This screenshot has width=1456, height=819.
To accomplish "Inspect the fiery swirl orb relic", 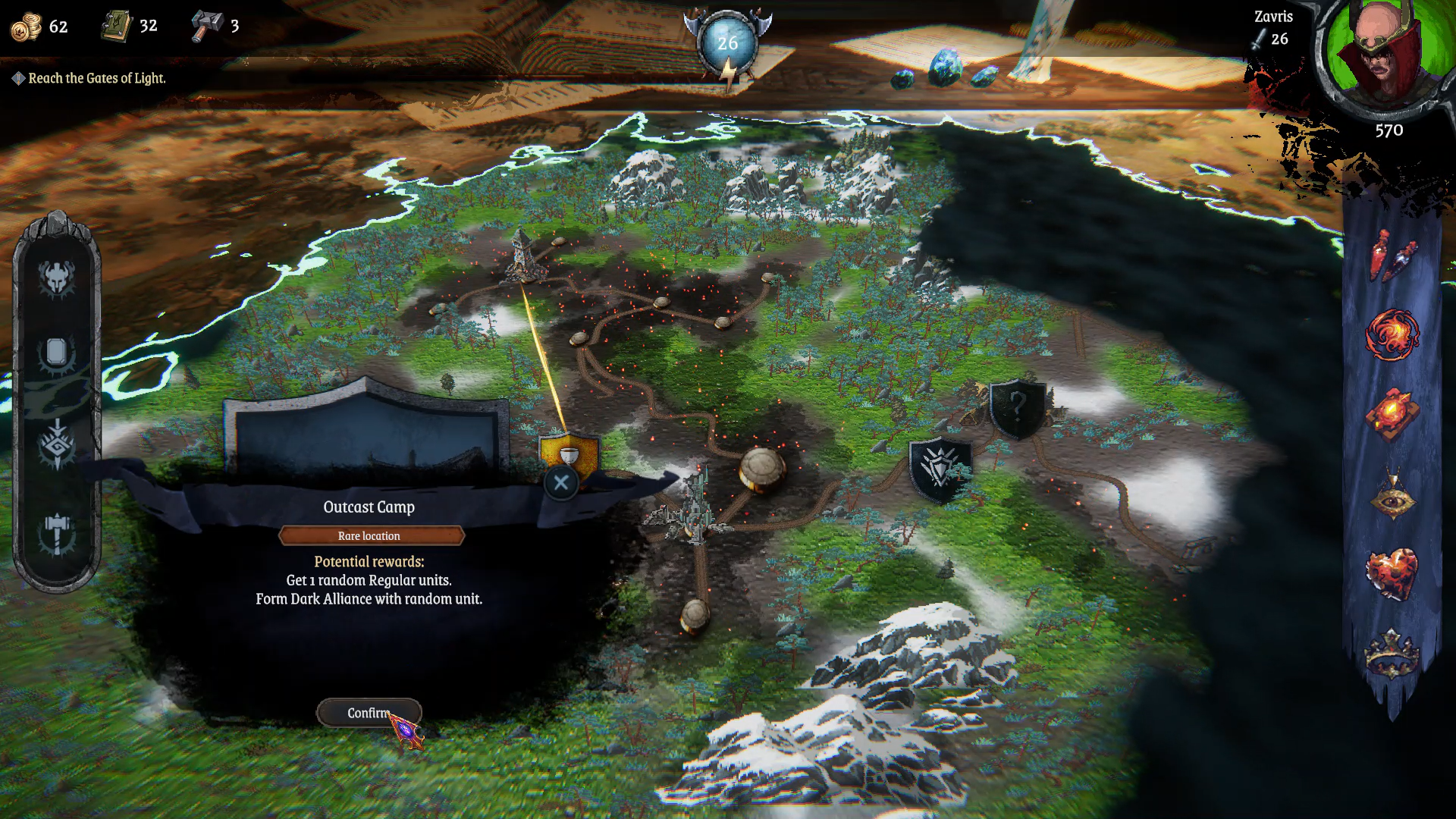I will coord(1392,334).
